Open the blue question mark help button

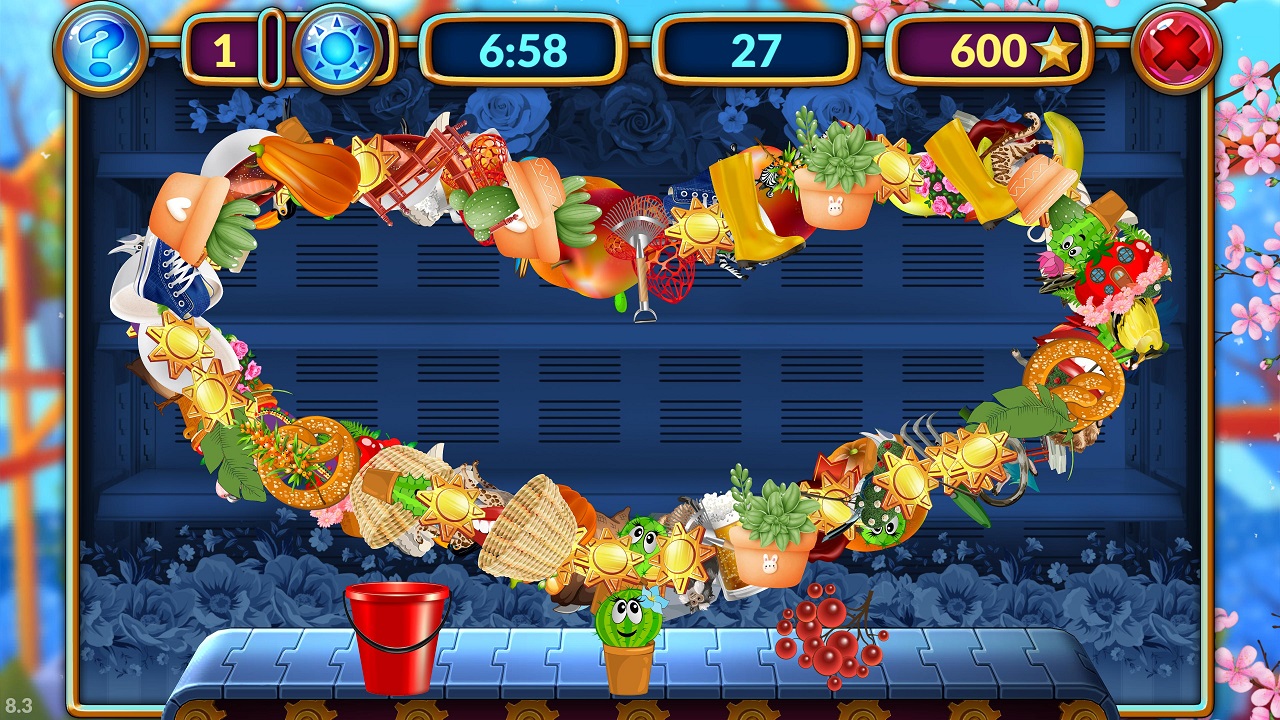[x=101, y=47]
